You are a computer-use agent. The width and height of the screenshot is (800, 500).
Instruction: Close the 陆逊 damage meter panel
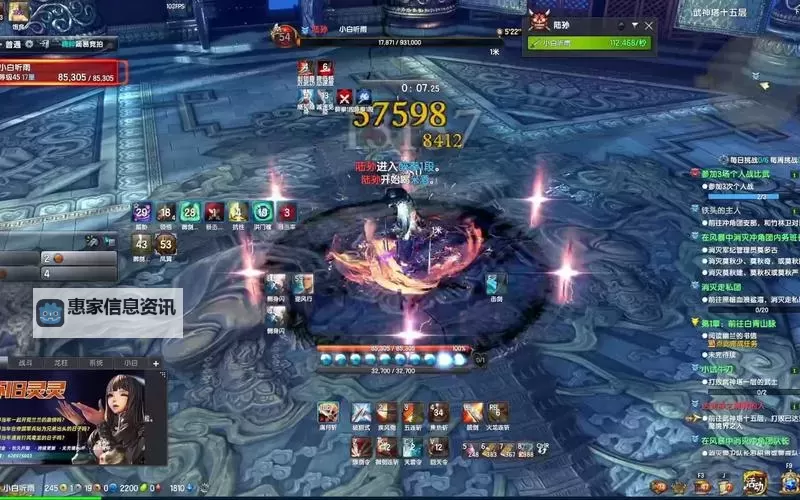[x=649, y=25]
